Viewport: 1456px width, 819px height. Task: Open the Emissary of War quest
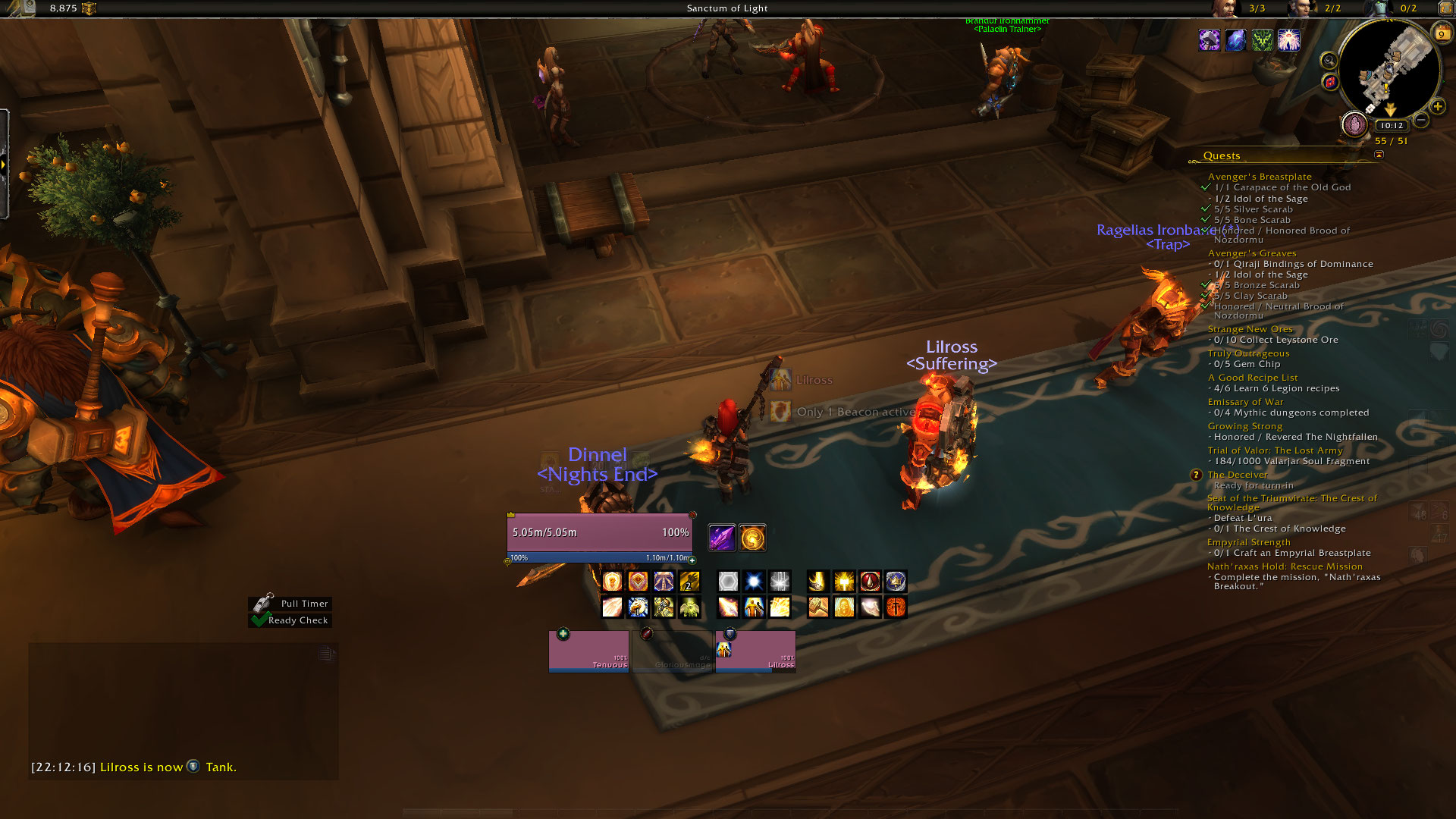(x=1245, y=402)
